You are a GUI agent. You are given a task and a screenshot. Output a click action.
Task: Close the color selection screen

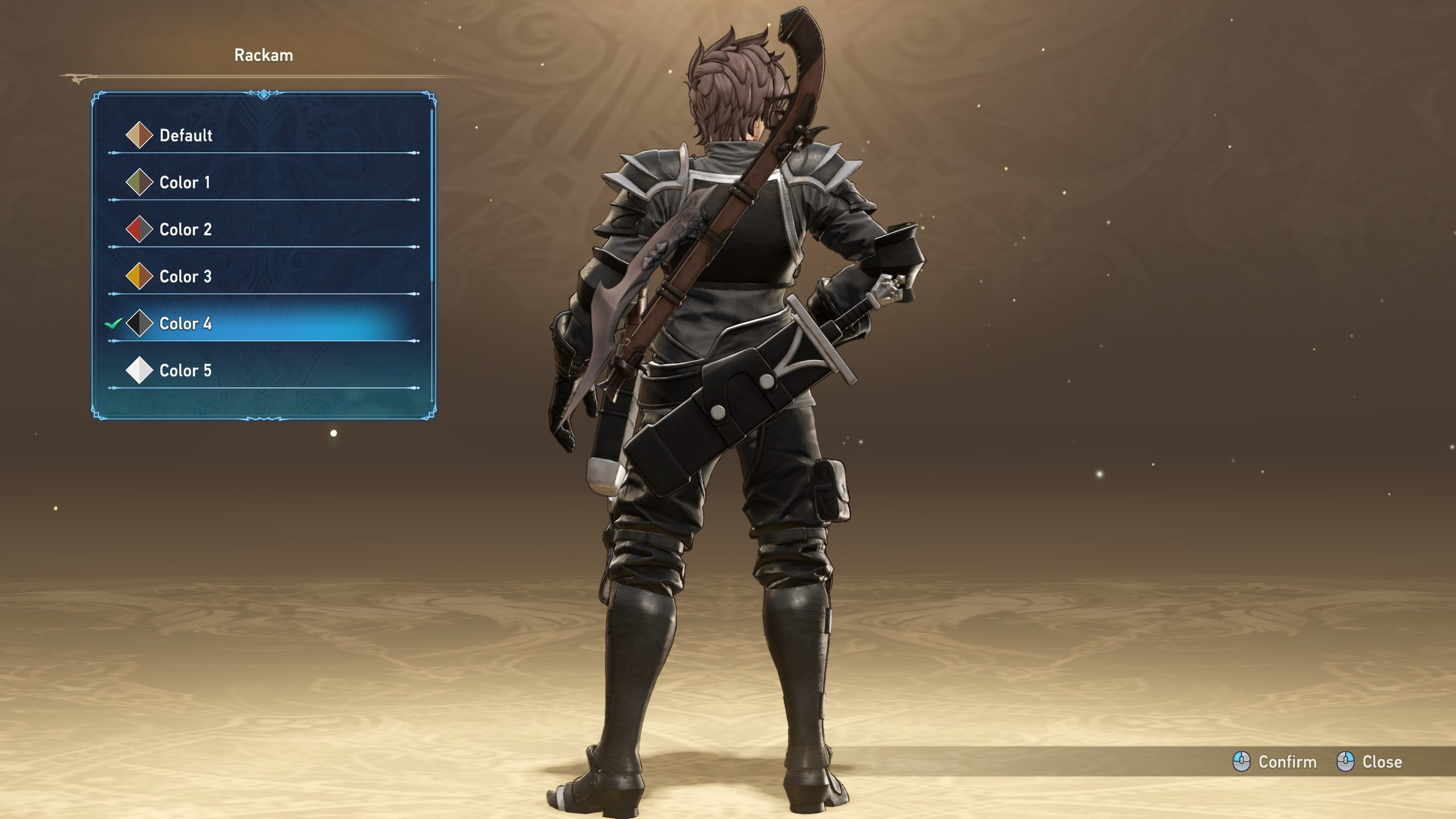coord(1370,762)
